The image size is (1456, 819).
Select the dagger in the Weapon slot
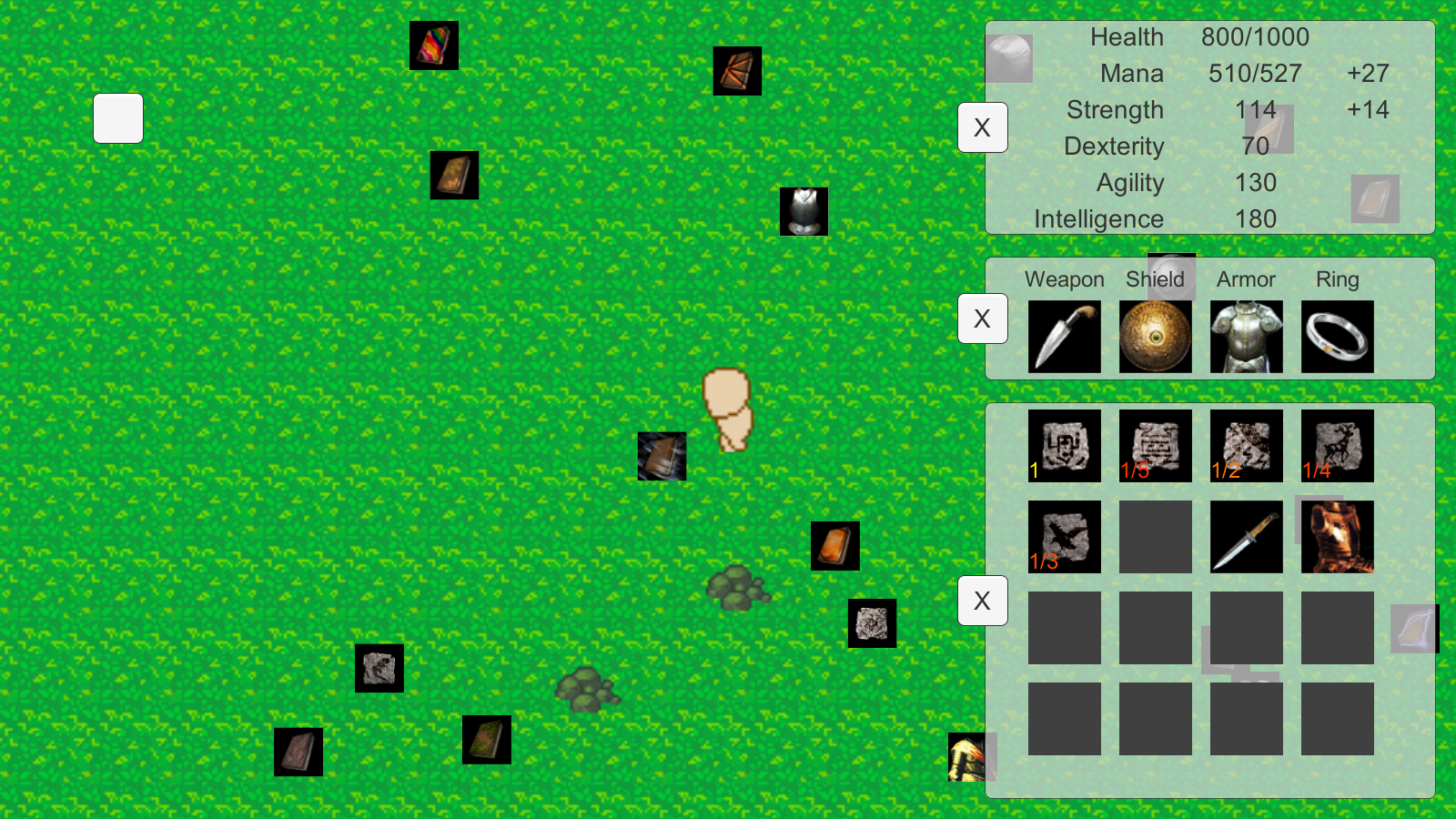pyautogui.click(x=1064, y=337)
